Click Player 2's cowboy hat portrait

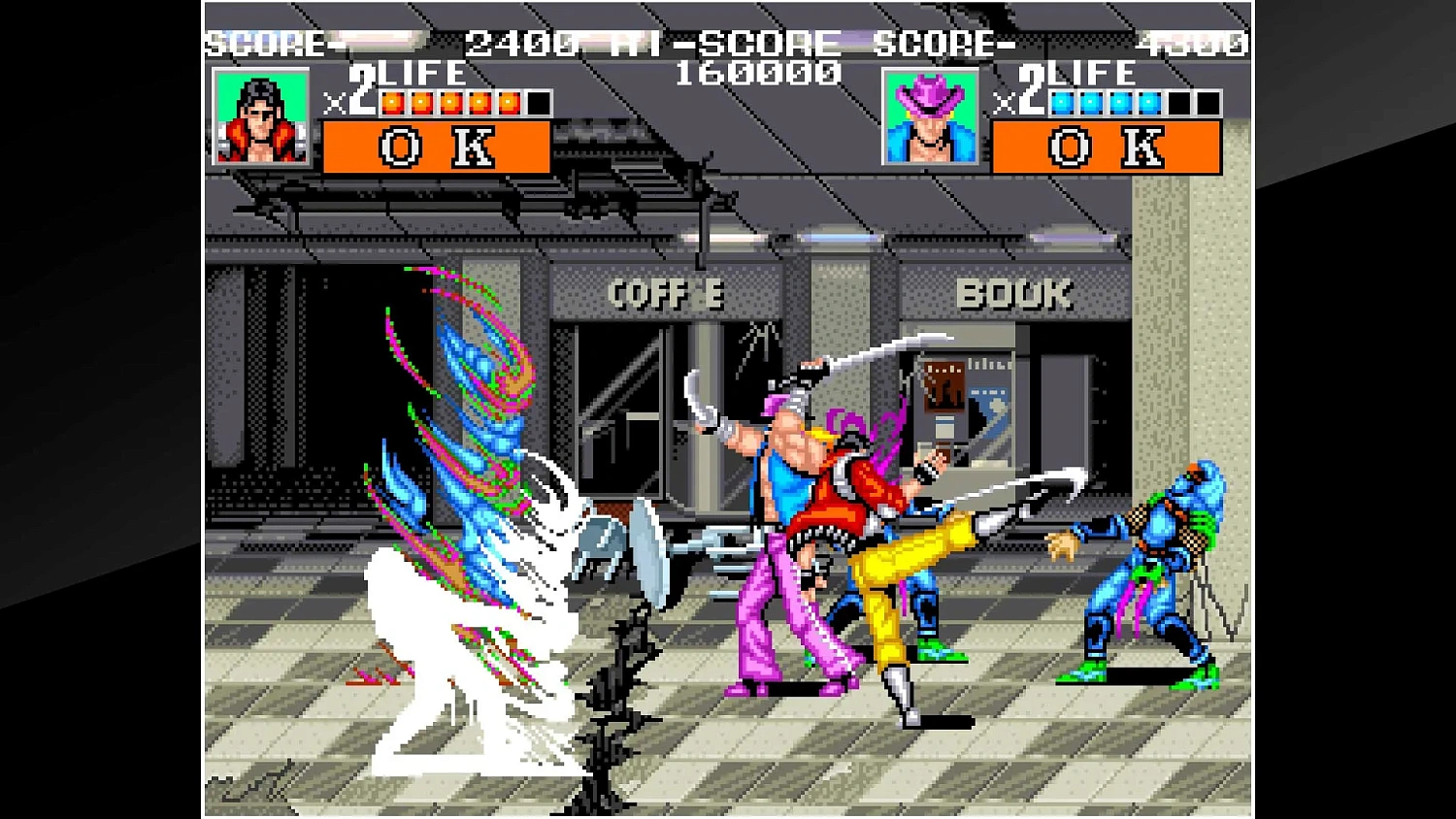coord(930,118)
